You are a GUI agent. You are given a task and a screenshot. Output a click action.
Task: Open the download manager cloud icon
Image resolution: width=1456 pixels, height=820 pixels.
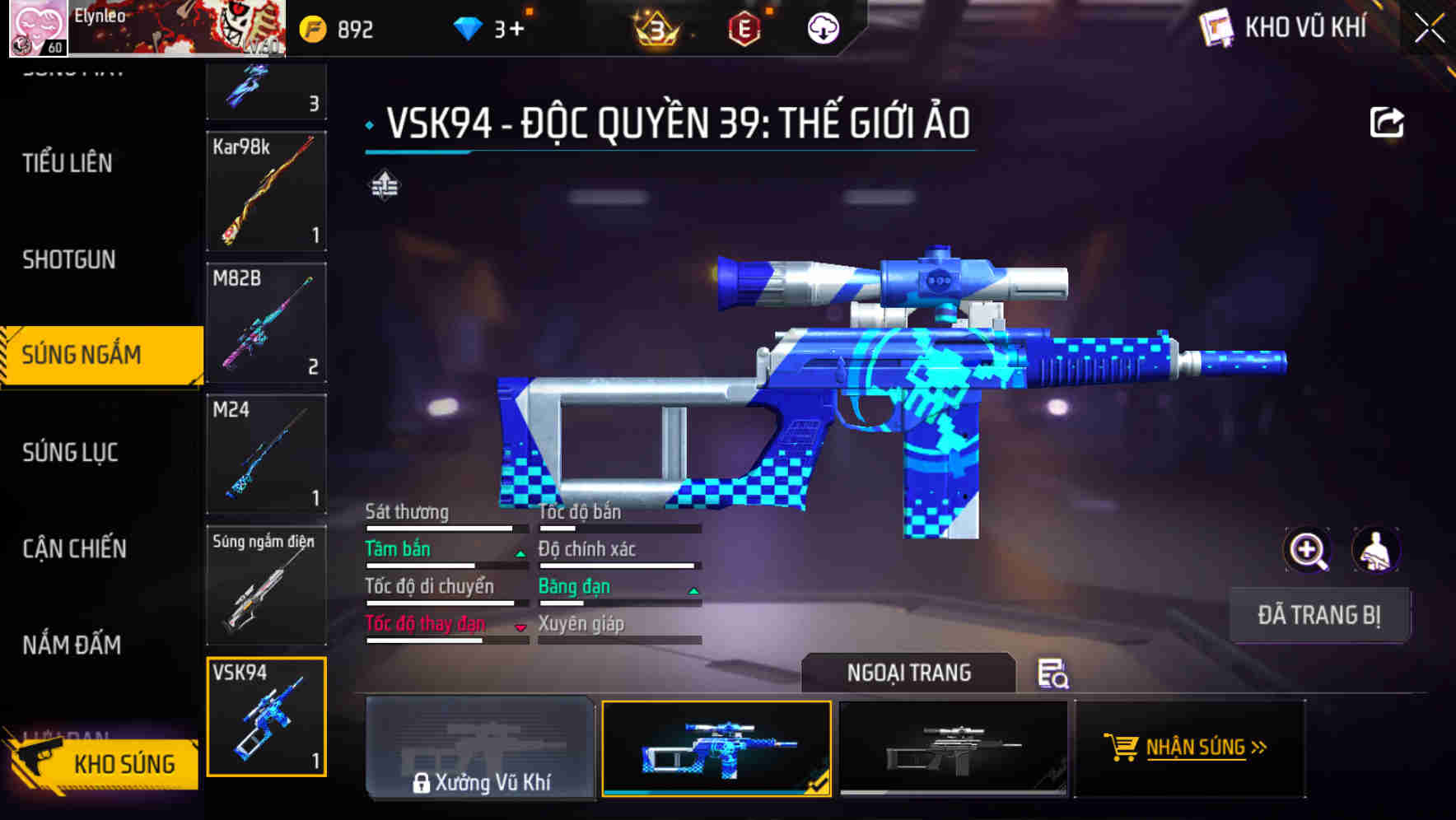click(823, 30)
